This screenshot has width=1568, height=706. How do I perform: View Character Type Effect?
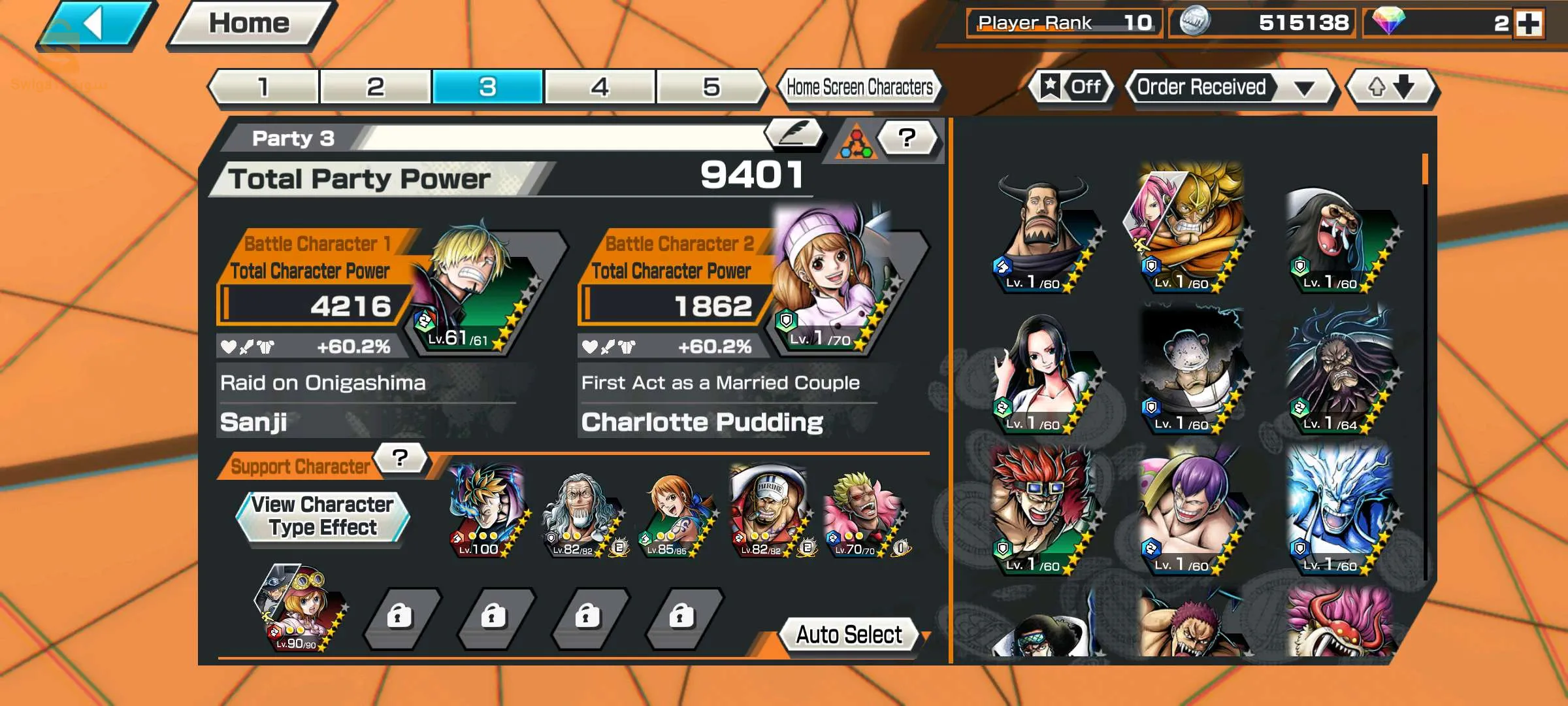(323, 516)
